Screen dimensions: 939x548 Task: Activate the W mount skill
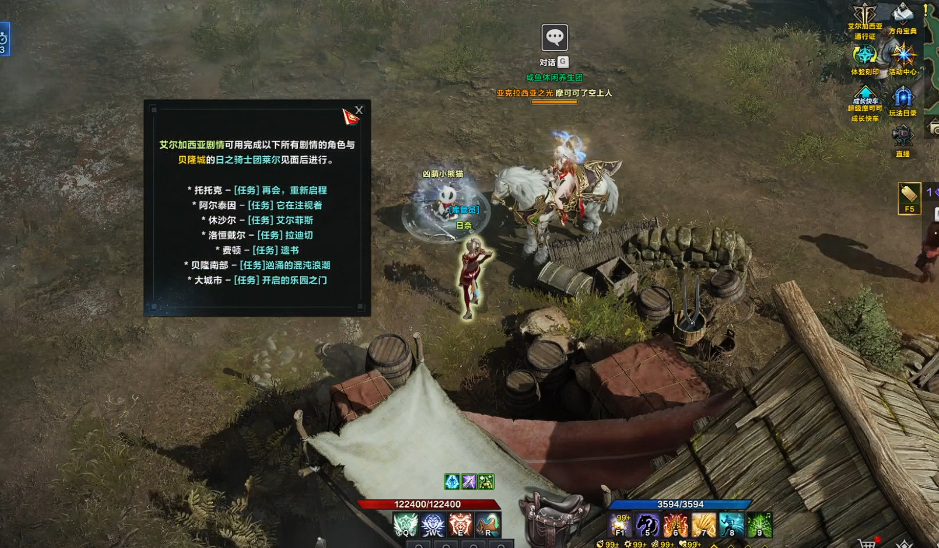coord(433,525)
